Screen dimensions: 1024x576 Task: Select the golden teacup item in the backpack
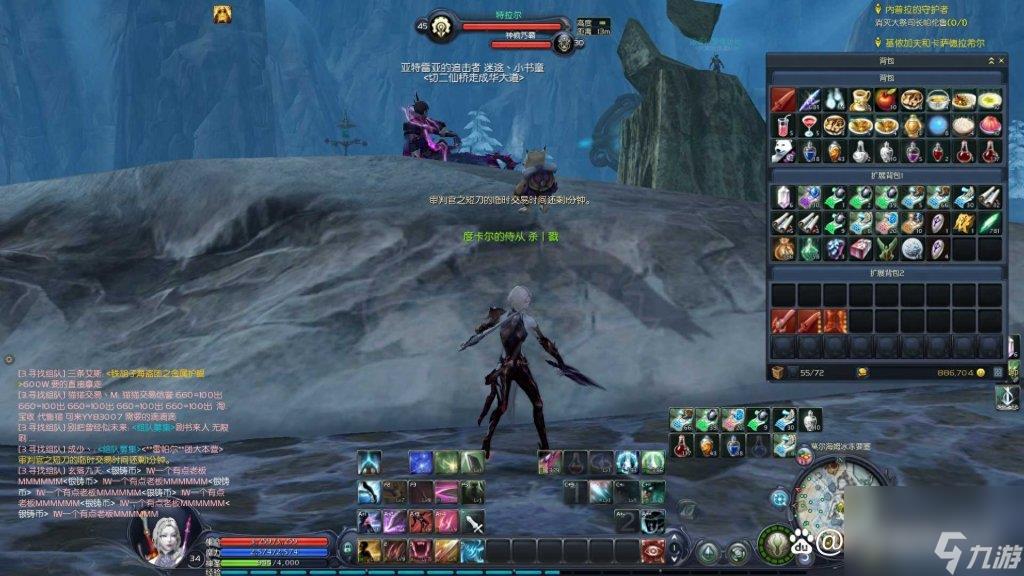click(859, 100)
